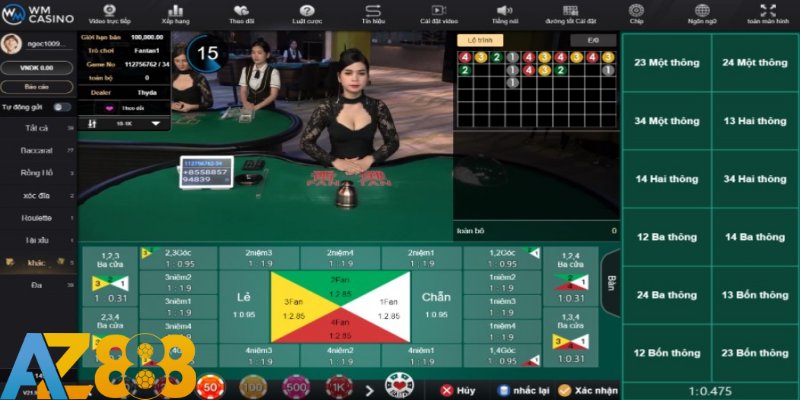Image resolution: width=800 pixels, height=400 pixels.
Task: Choose Roulette from the game list
Action: 37,217
